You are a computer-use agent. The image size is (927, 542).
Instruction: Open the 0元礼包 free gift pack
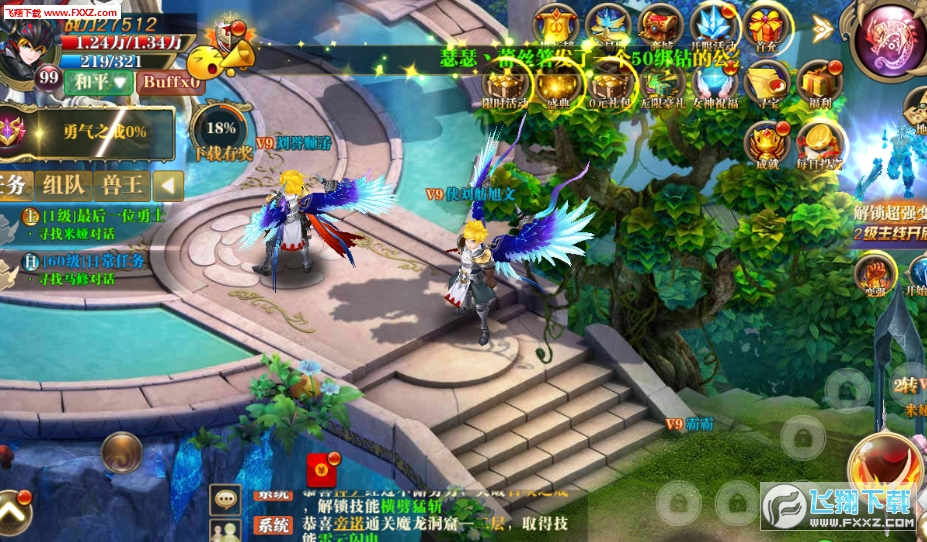coord(609,84)
